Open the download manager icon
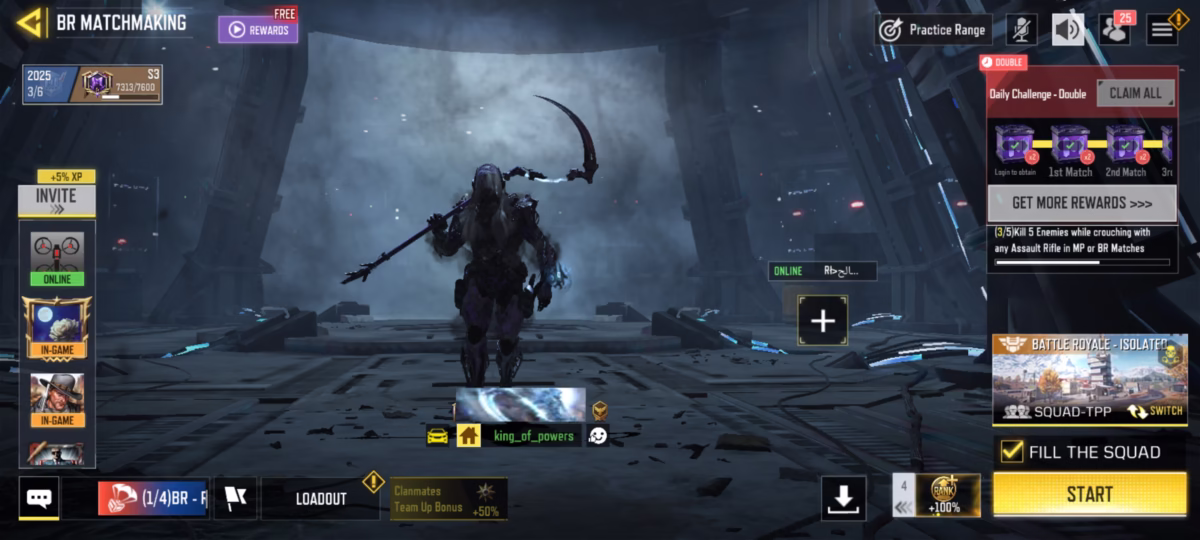Image resolution: width=1200 pixels, height=540 pixels. coord(843,497)
